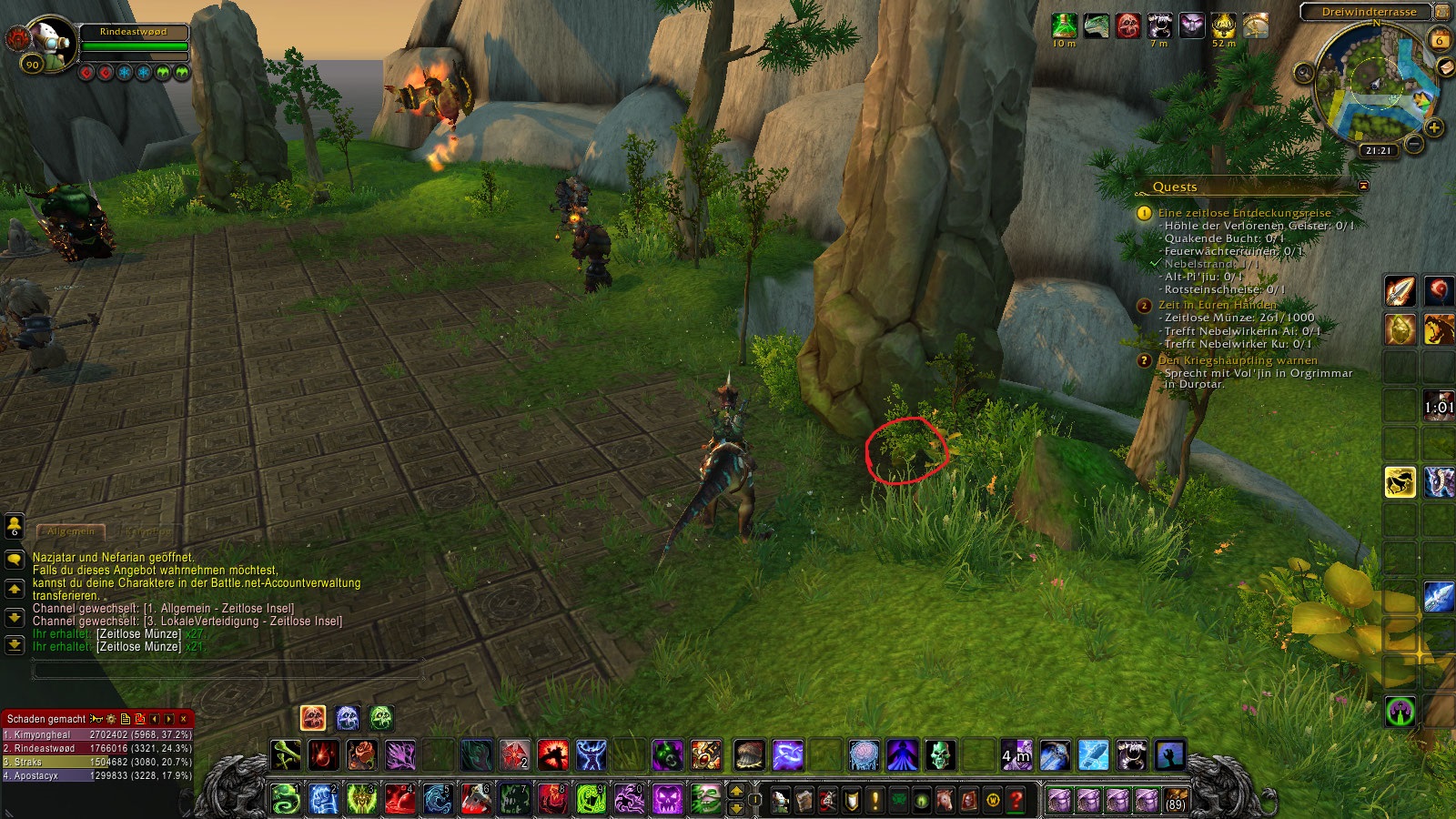Open the mail envelope icon by minimap
Screen dimensions: 1456x819
click(x=1445, y=68)
